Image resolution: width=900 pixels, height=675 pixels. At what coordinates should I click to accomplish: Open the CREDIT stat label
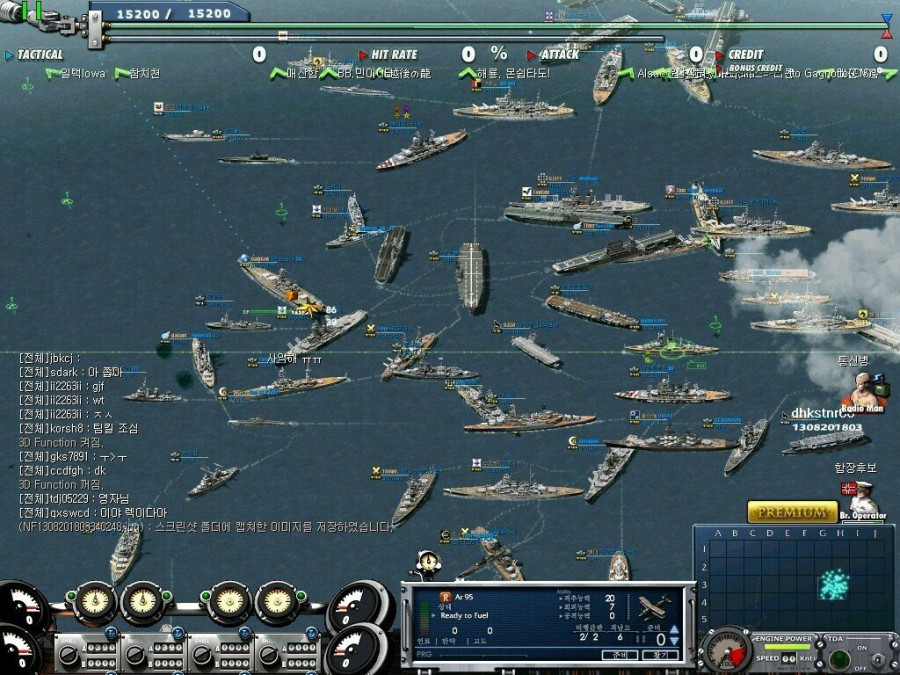pos(745,55)
